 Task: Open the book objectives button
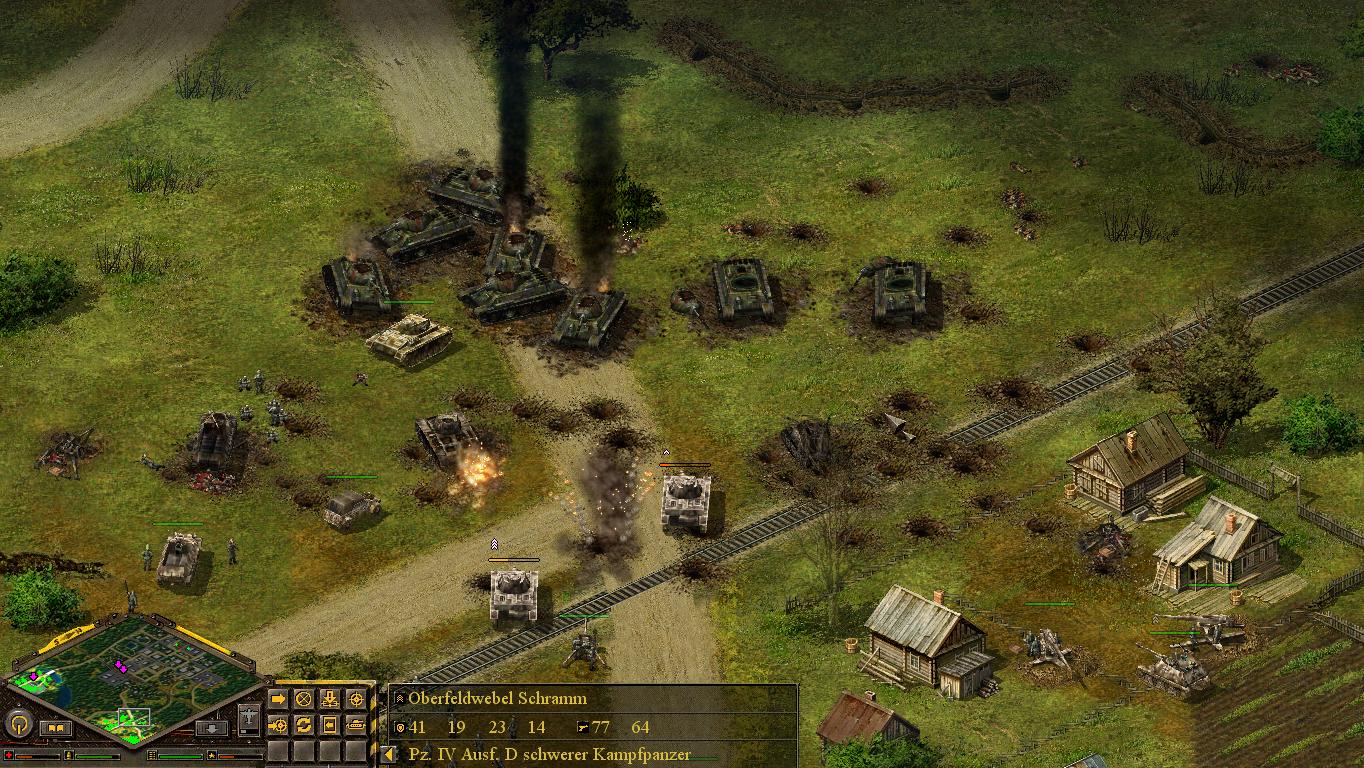(x=56, y=728)
